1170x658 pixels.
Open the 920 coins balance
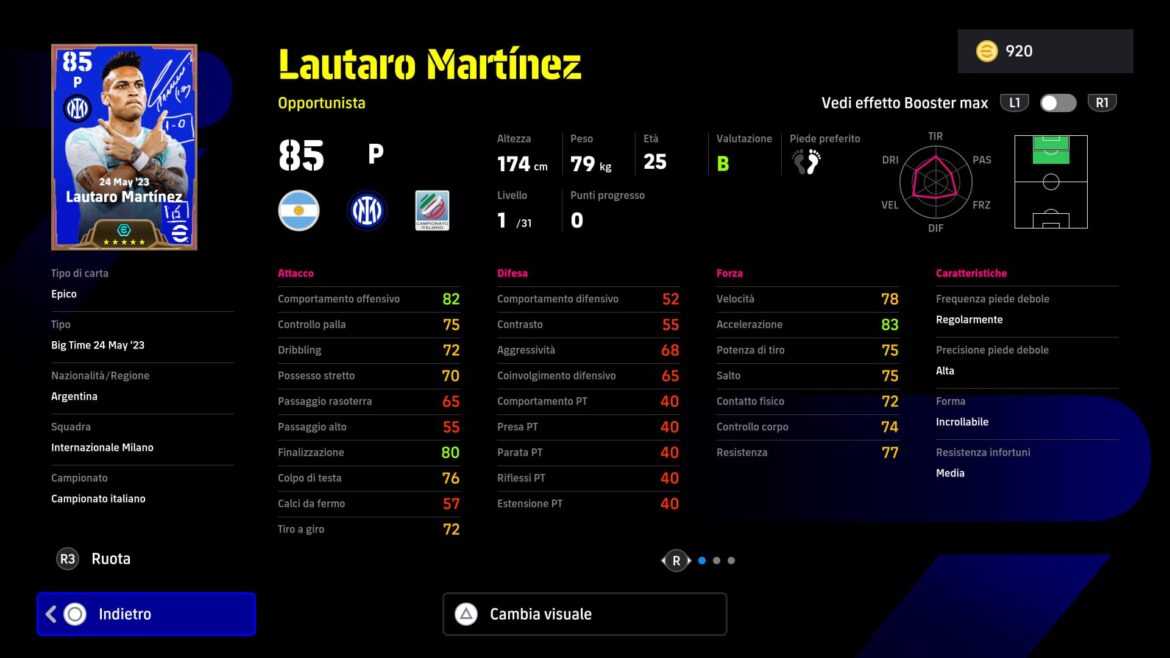1045,51
